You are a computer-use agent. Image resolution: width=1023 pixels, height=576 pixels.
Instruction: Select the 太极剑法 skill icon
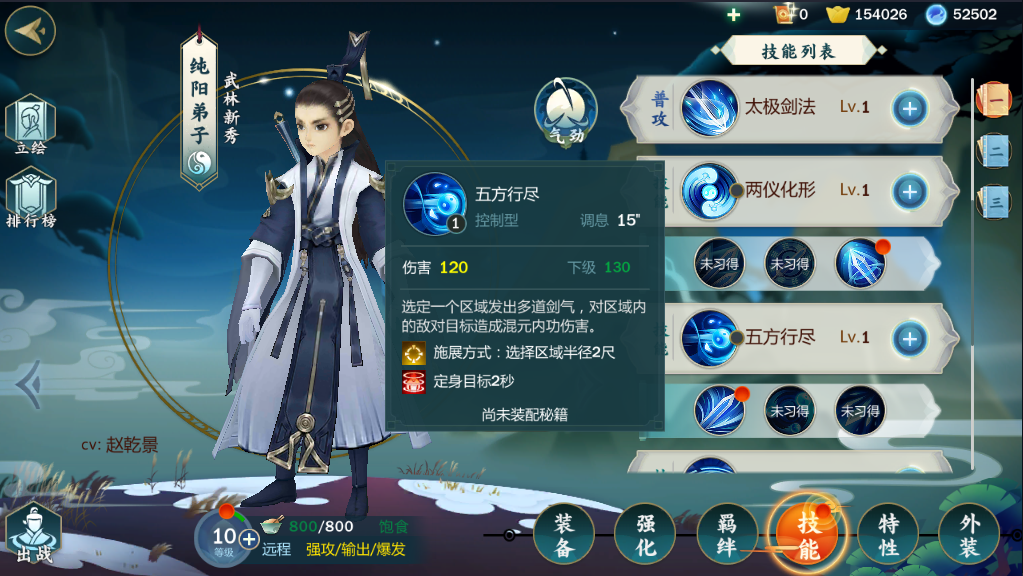(x=710, y=108)
